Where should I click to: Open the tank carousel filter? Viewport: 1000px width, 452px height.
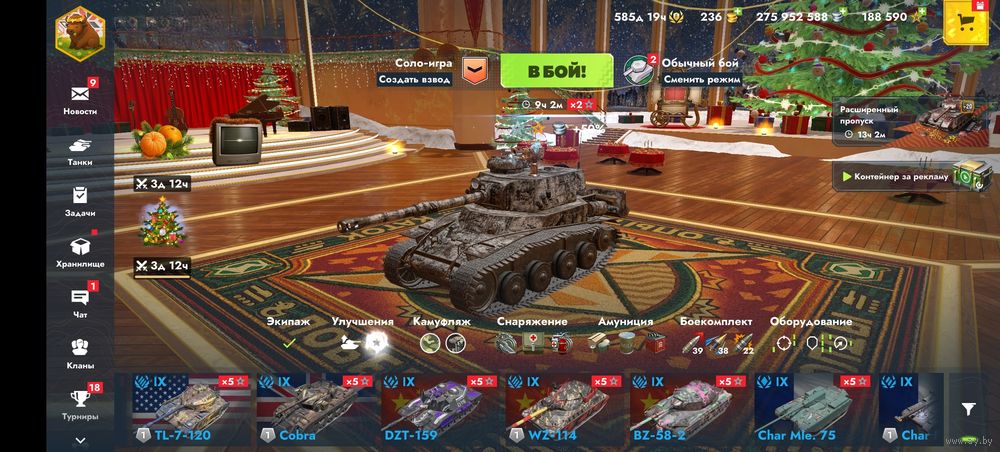968,408
